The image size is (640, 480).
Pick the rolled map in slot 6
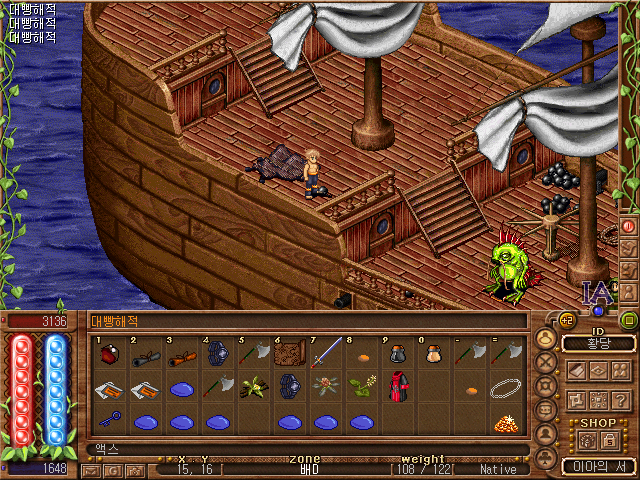290,353
